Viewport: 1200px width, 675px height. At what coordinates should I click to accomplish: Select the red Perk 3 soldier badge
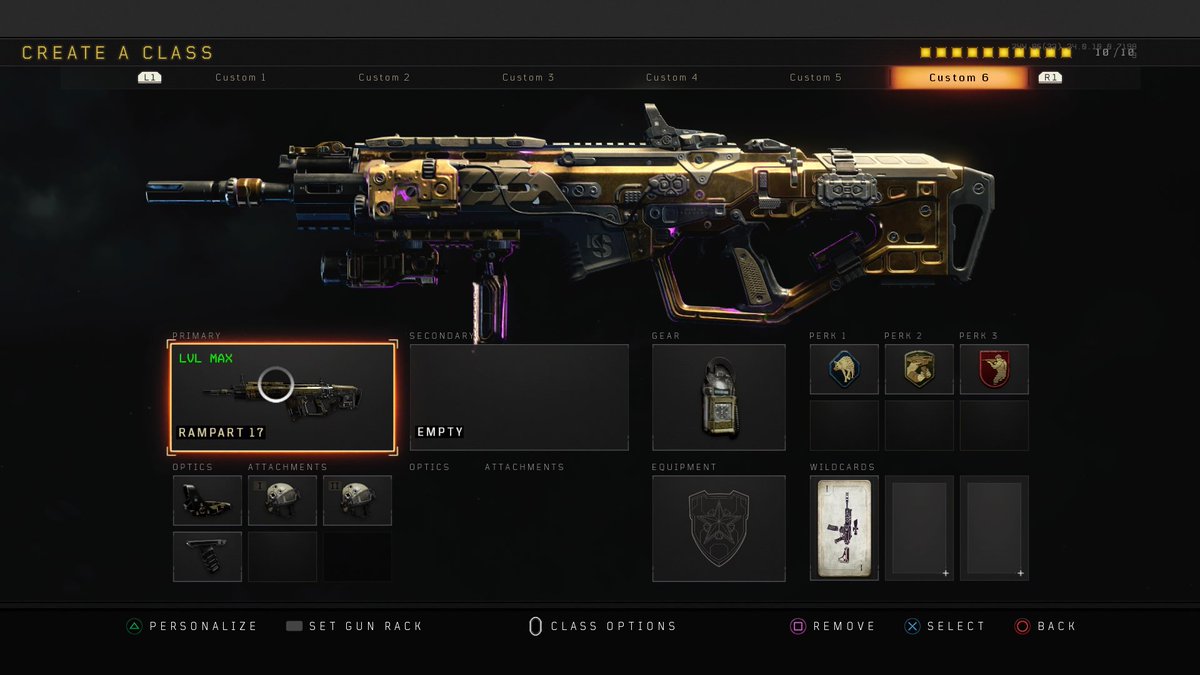[994, 369]
